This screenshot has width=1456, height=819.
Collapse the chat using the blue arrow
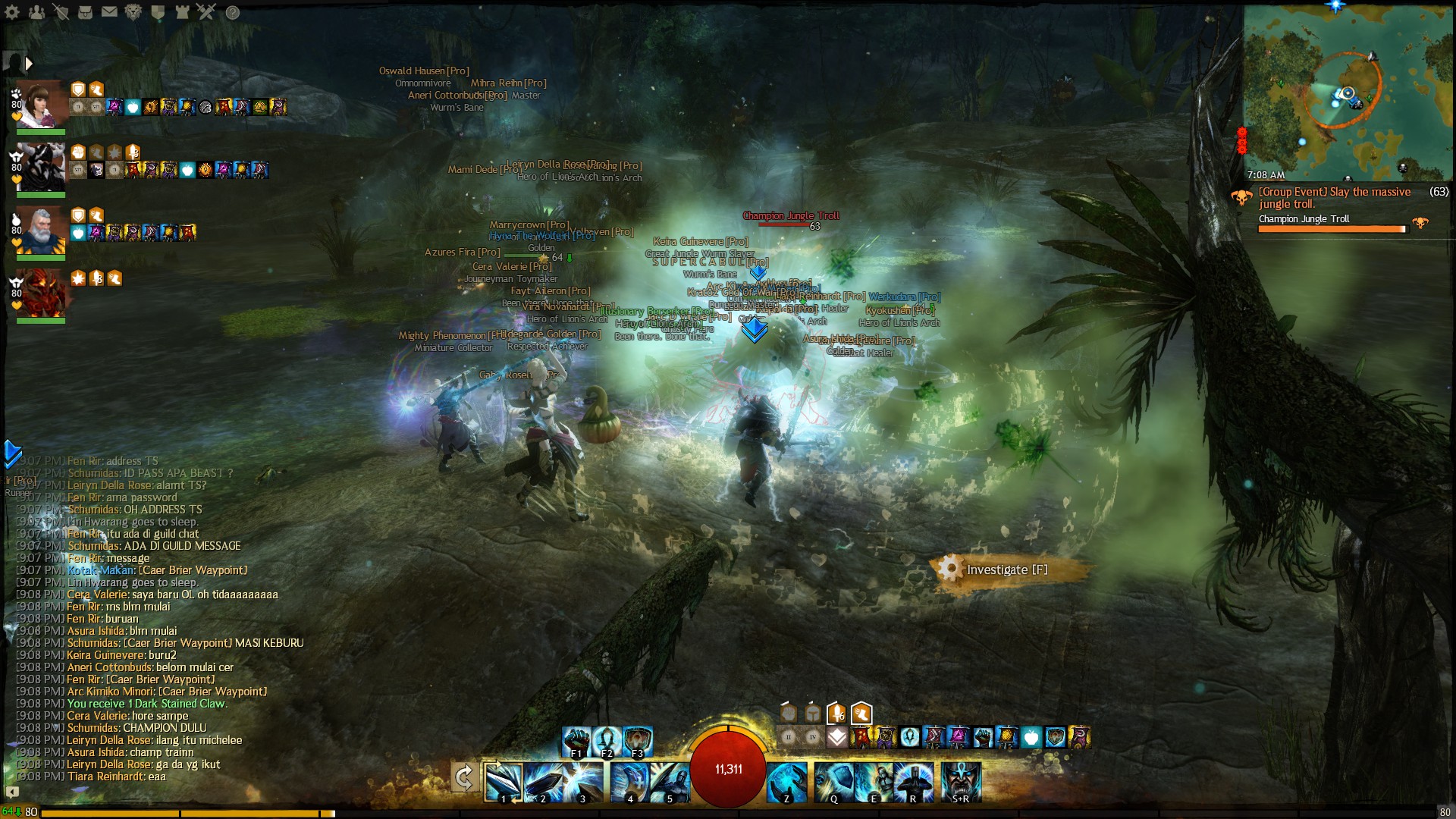point(11,453)
